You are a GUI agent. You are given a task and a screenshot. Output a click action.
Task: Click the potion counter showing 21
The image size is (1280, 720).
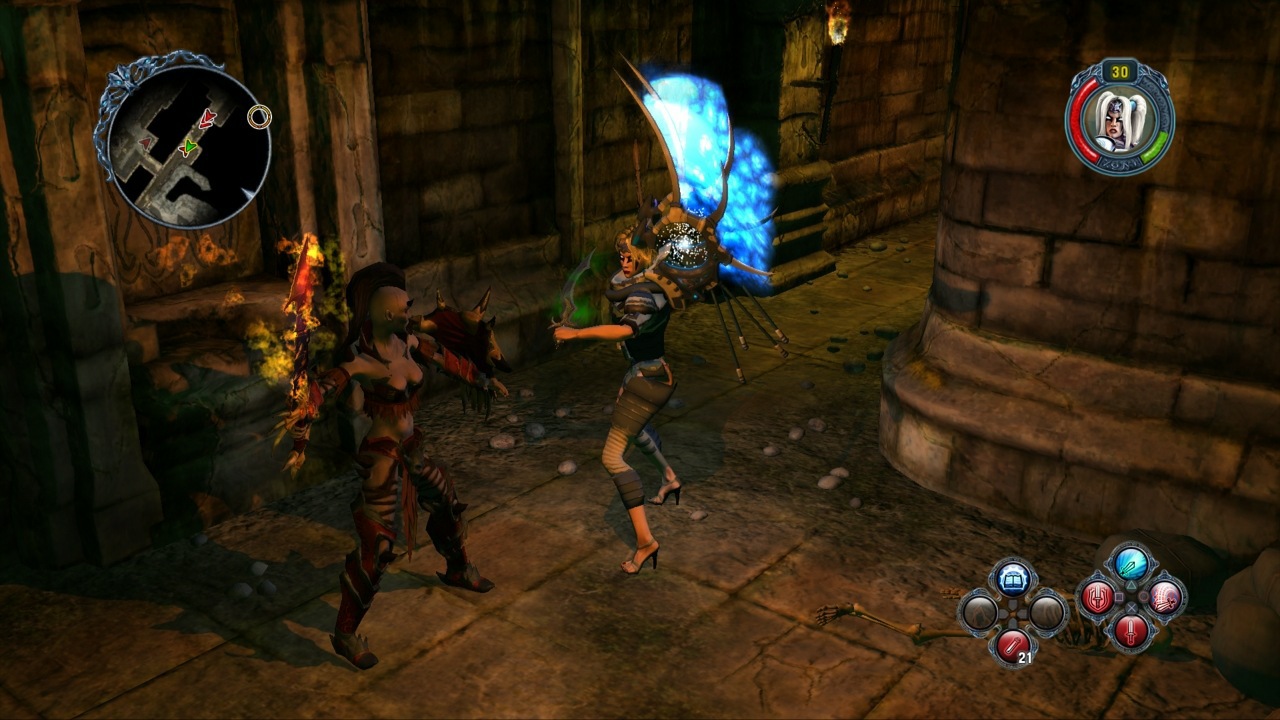click(x=1026, y=657)
